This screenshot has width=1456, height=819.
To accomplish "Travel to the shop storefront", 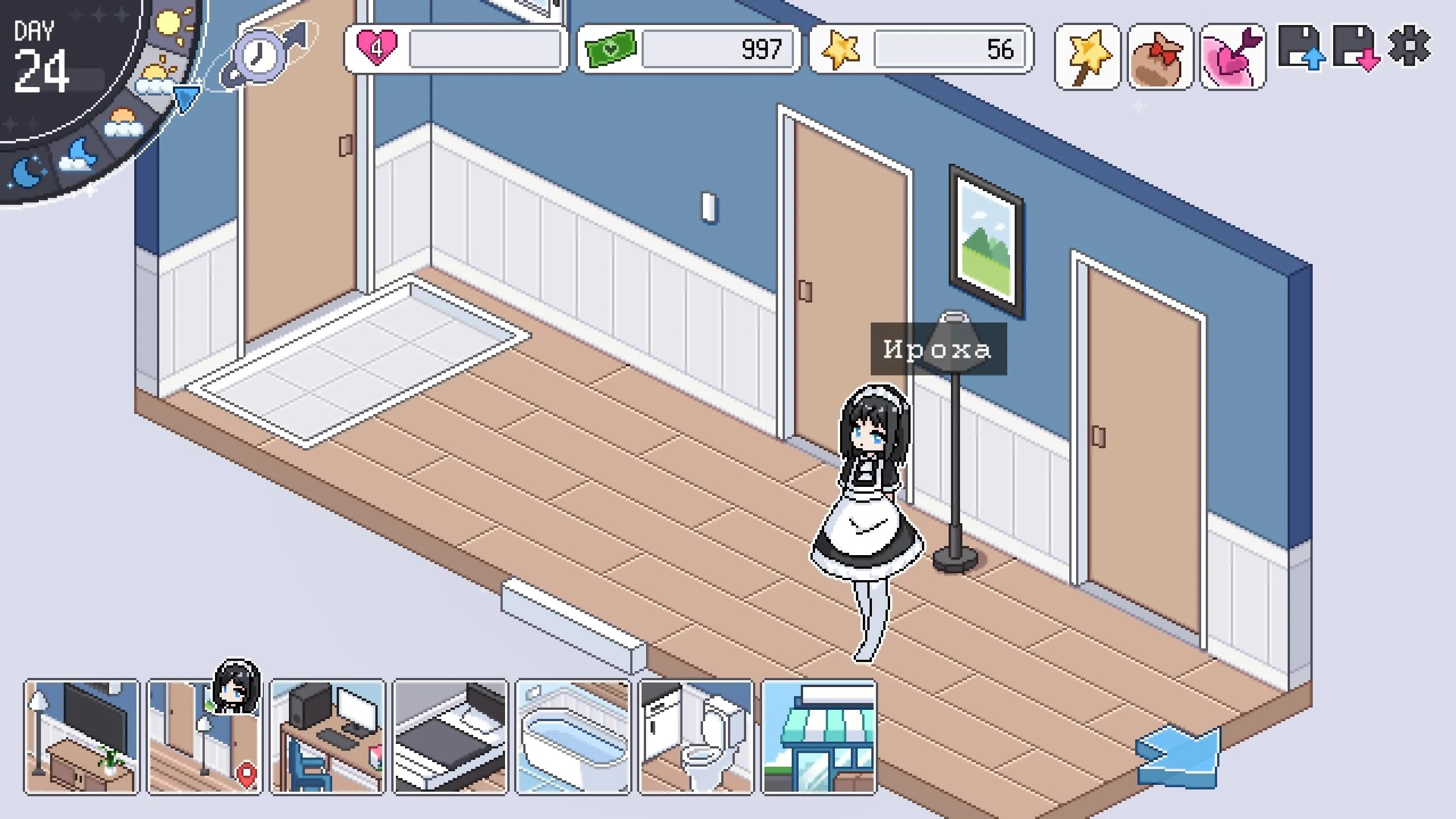I will pyautogui.click(x=819, y=737).
